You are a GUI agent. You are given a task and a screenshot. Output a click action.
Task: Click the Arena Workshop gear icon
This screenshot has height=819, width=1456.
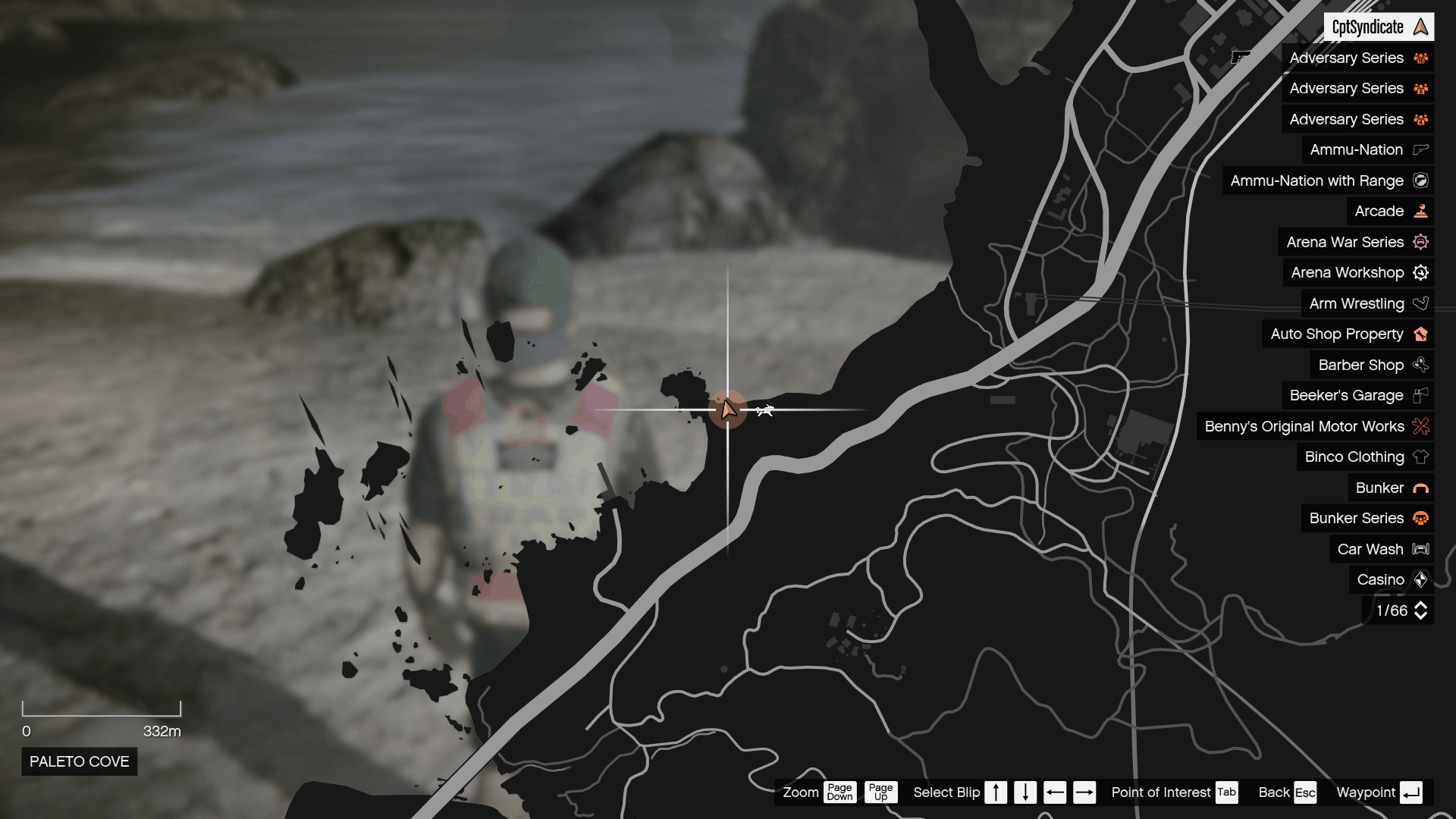1421,272
